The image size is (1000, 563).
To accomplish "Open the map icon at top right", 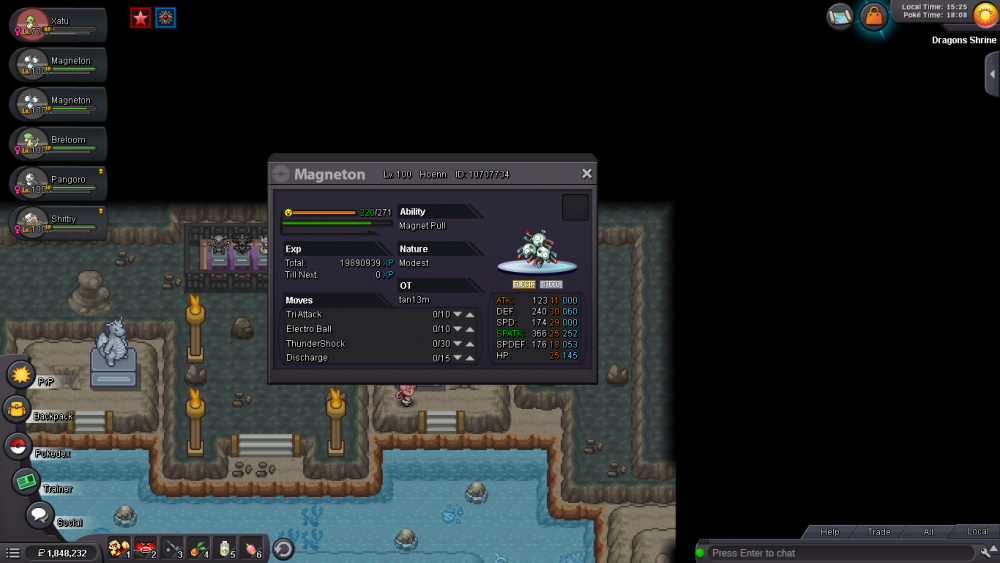I will (x=840, y=16).
